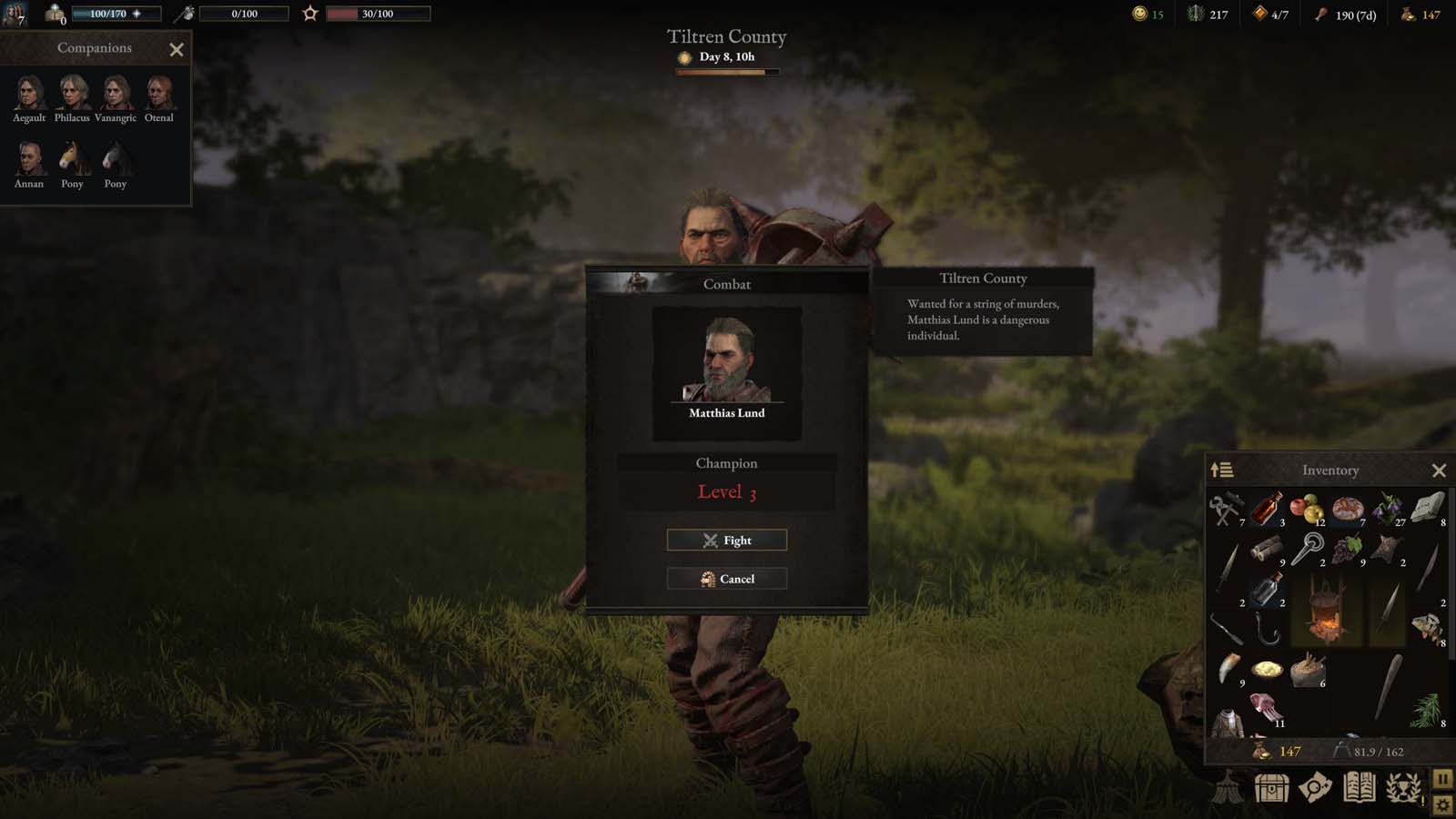
Task: Cancel the combat encounter
Action: coord(726,579)
